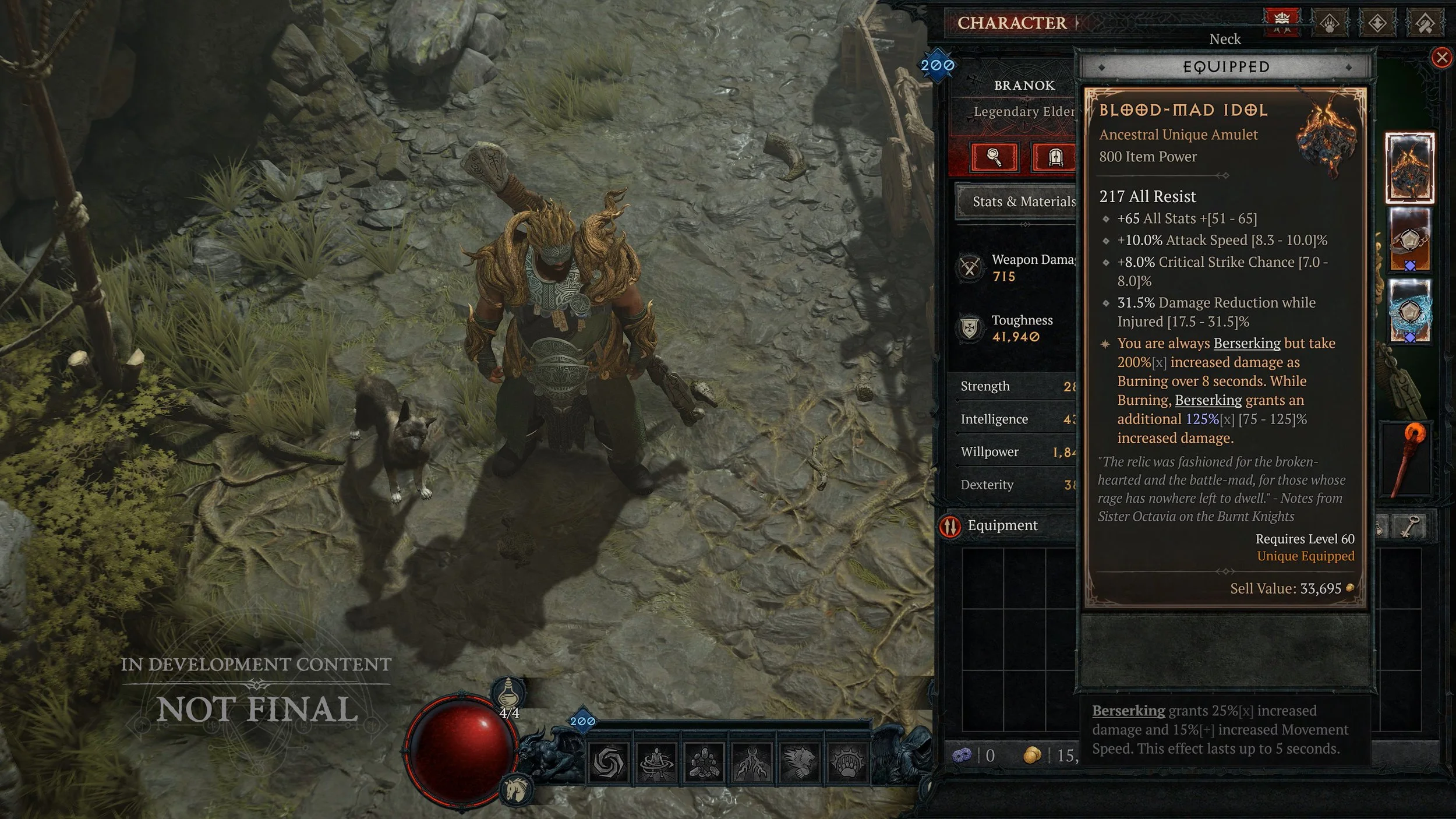Activate the lightning strike skill

751,762
